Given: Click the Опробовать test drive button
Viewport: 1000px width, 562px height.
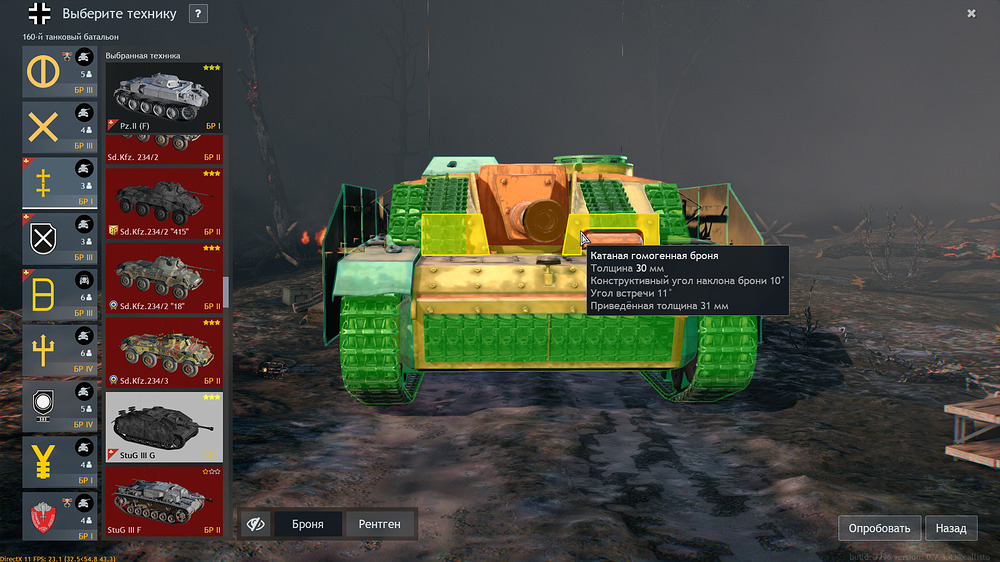Looking at the screenshot, I should [879, 528].
